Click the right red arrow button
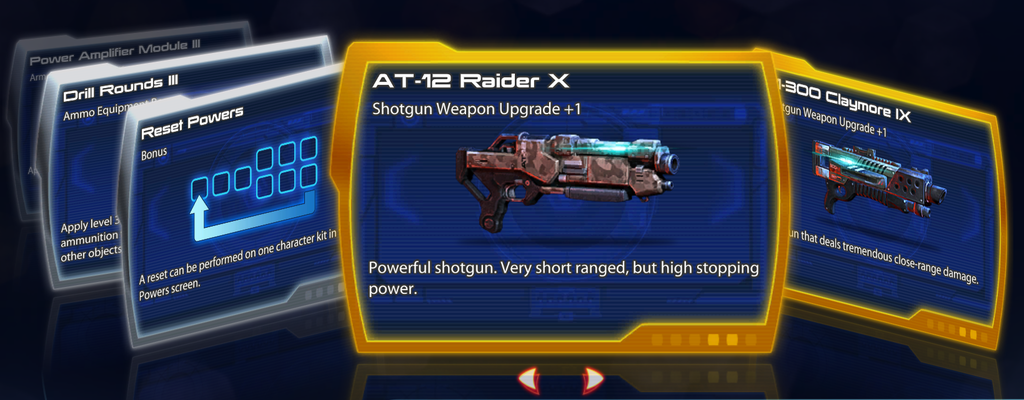This screenshot has height=400, width=1024. (x=593, y=379)
